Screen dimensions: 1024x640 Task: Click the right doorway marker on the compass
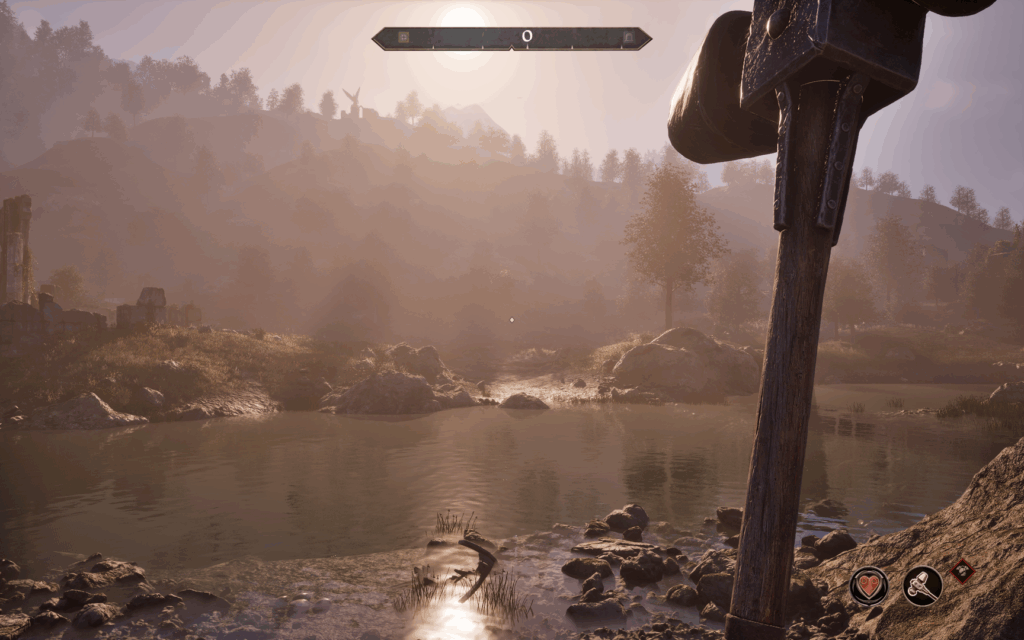(x=627, y=38)
